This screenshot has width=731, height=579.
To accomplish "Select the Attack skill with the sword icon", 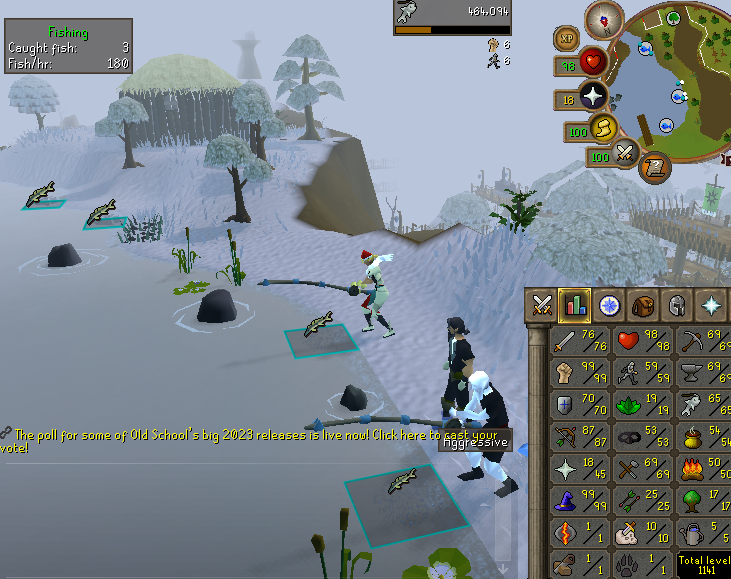I will 566,344.
